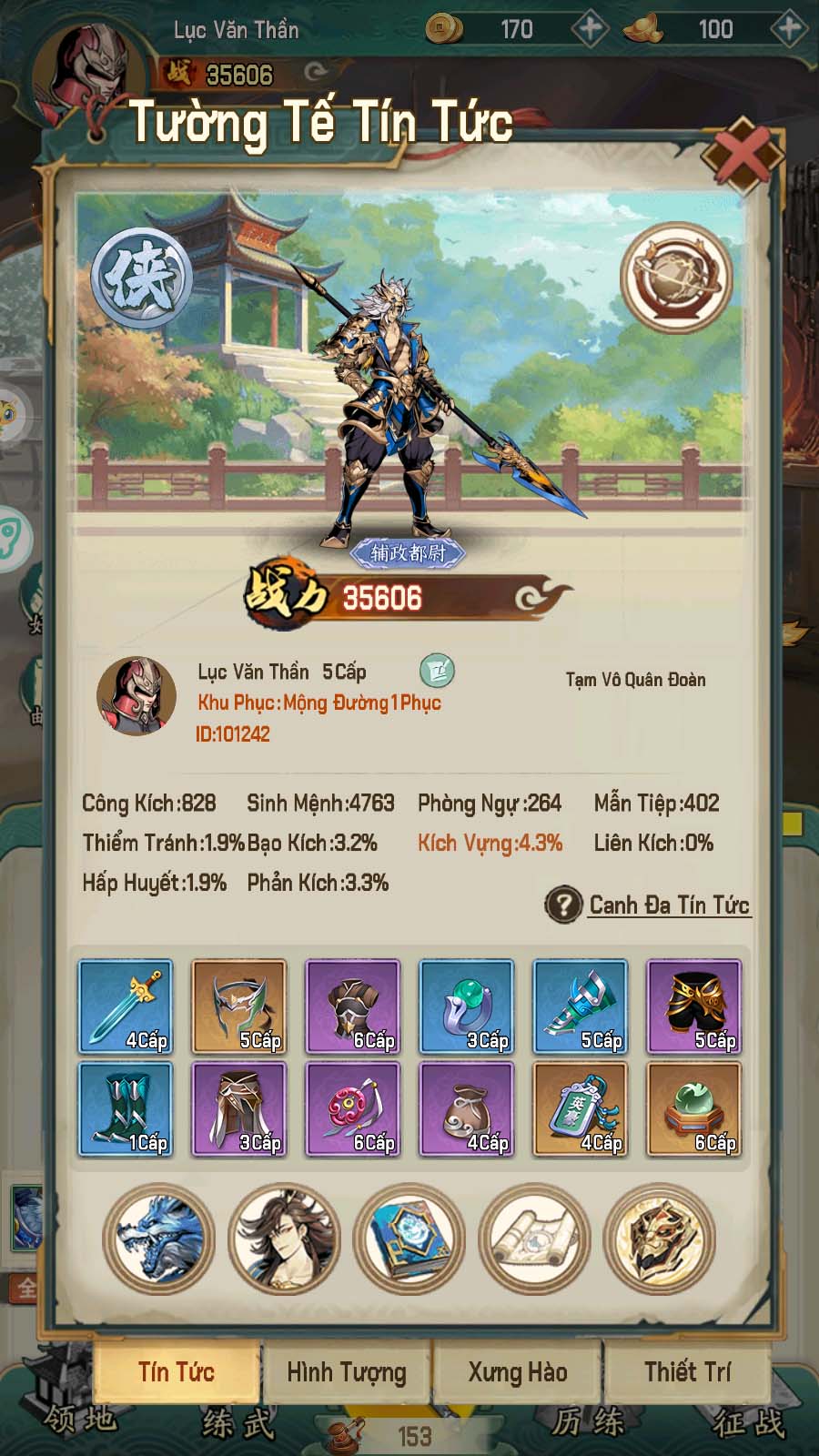Choose the green gem ring slot
The image size is (819, 1456).
pos(467,1006)
